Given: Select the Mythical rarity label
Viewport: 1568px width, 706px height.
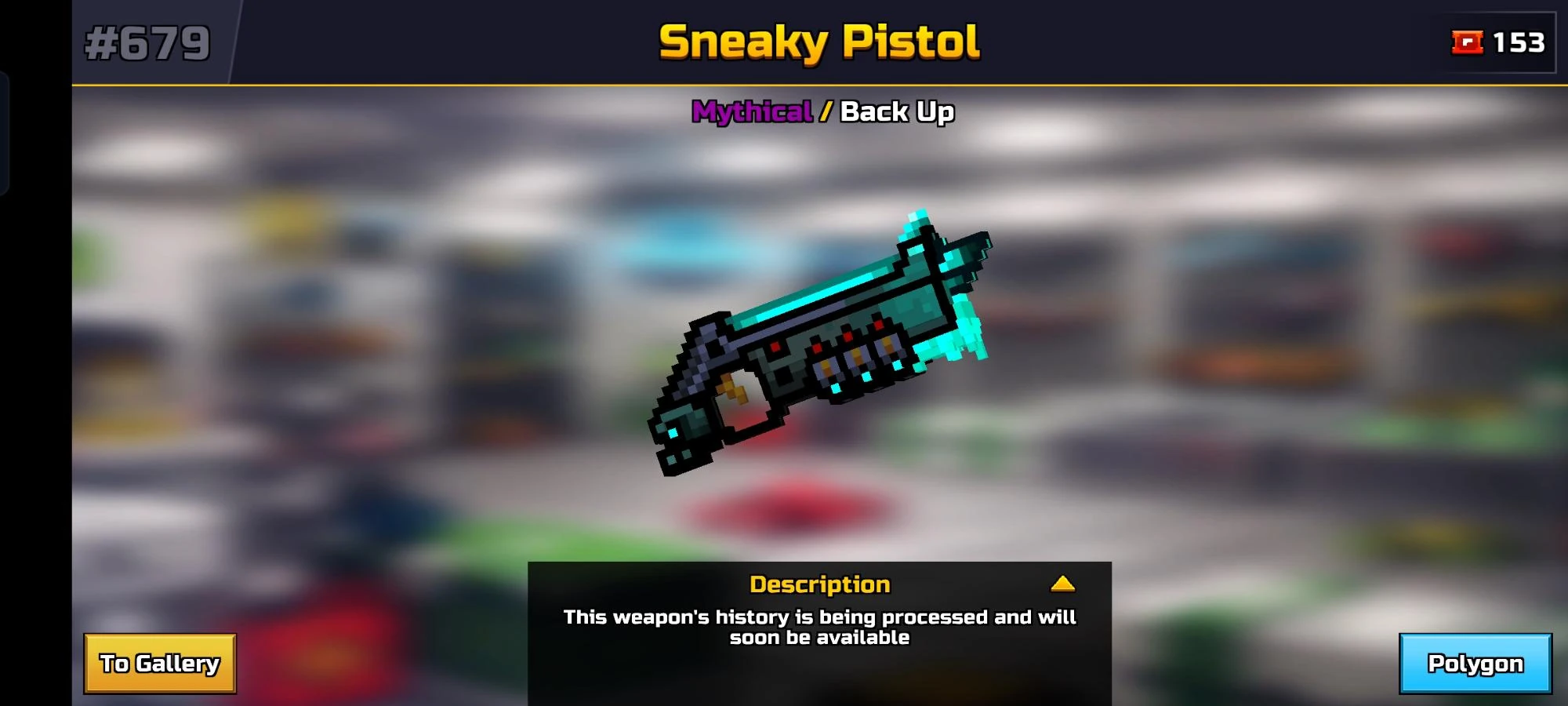Looking at the screenshot, I should 751,112.
